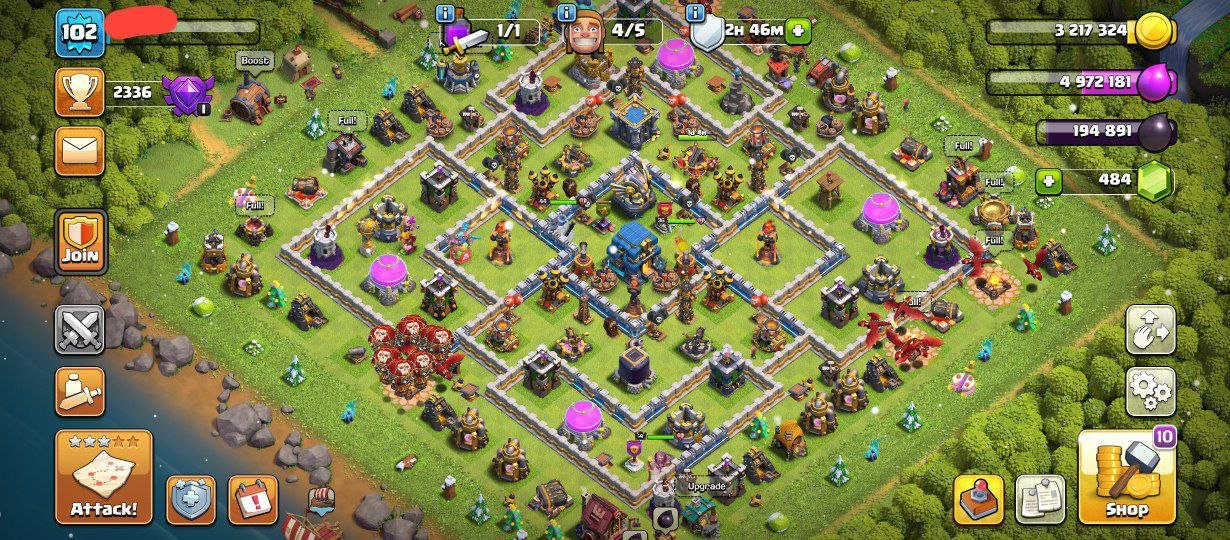The height and width of the screenshot is (540, 1230).
Task: Show the trophy rankings
Action: click(x=80, y=93)
